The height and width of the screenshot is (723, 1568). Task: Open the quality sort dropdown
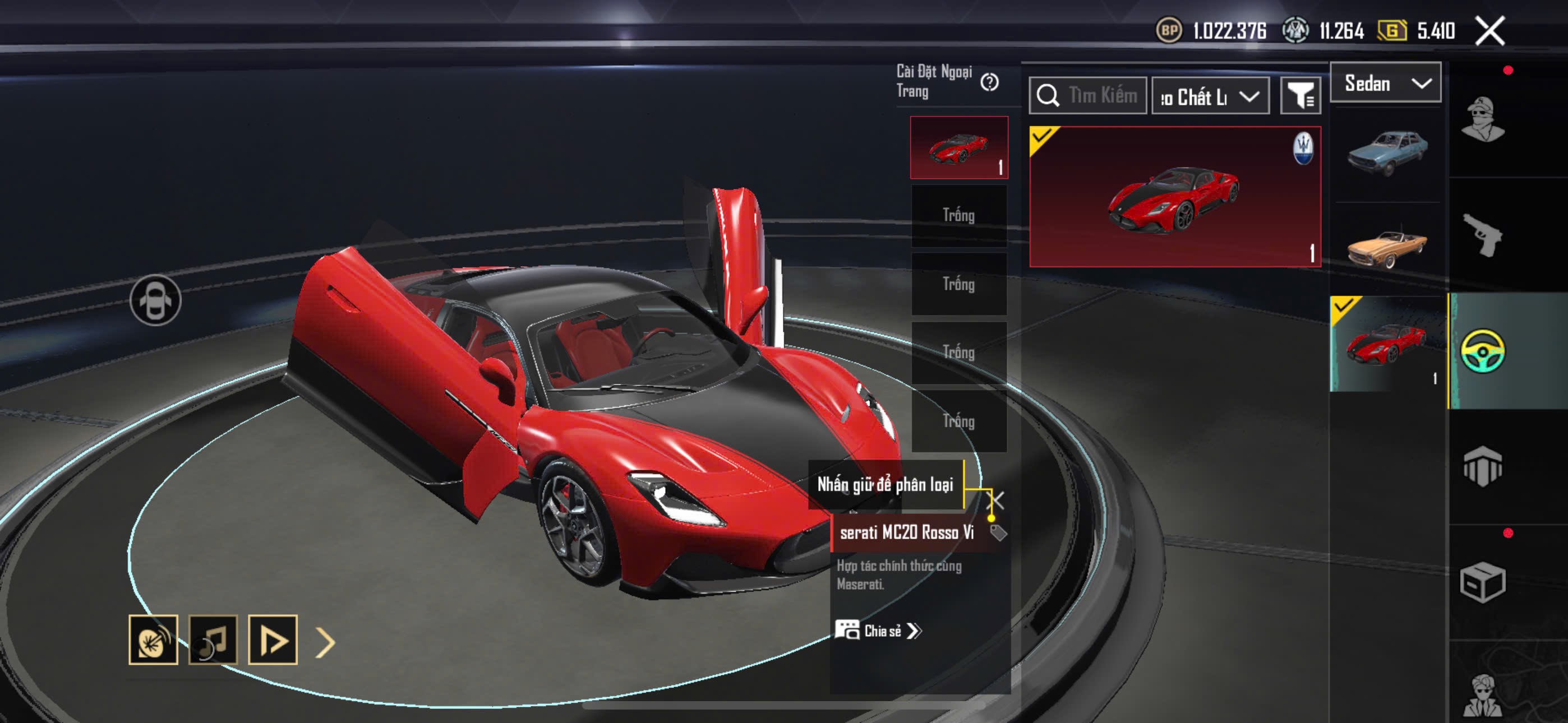pos(1210,96)
